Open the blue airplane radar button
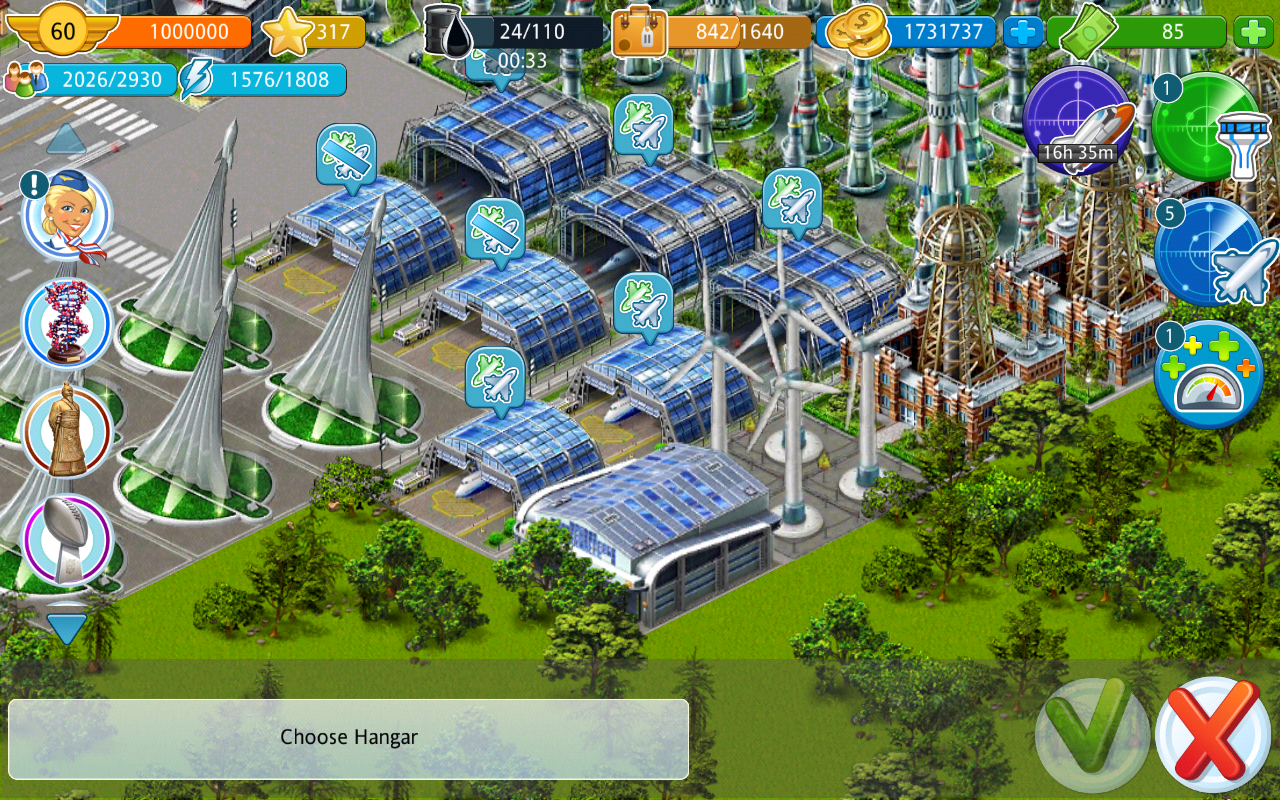The height and width of the screenshot is (800, 1280). click(1209, 253)
